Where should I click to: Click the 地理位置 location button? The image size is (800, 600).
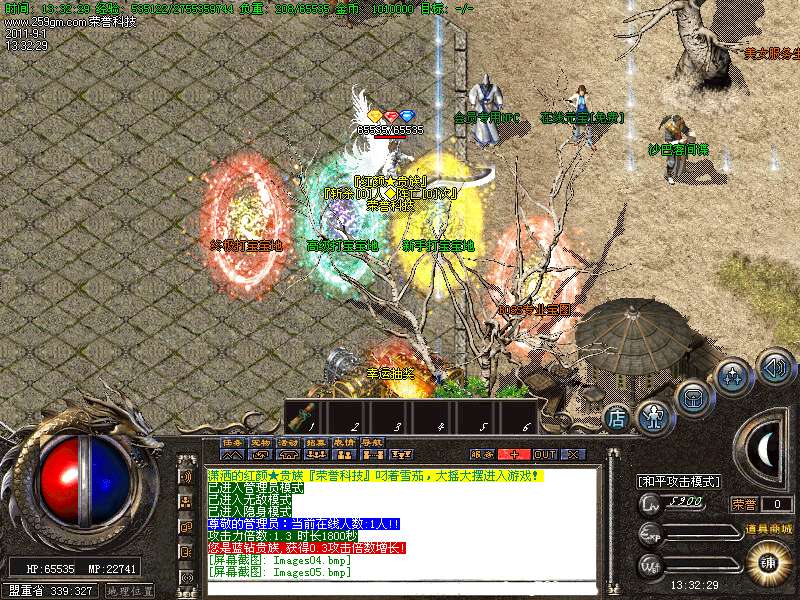(130, 591)
